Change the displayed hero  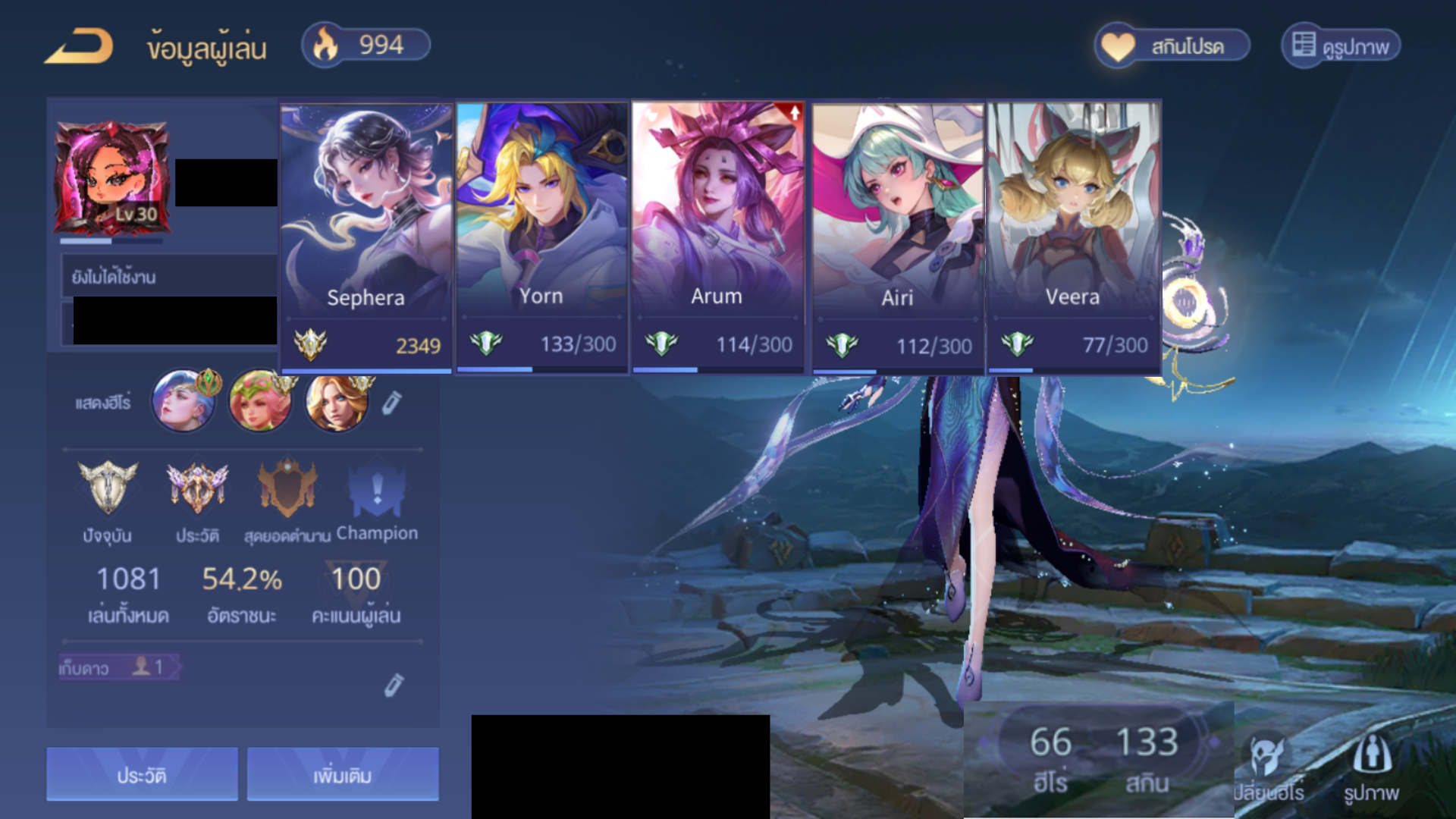tap(1268, 767)
